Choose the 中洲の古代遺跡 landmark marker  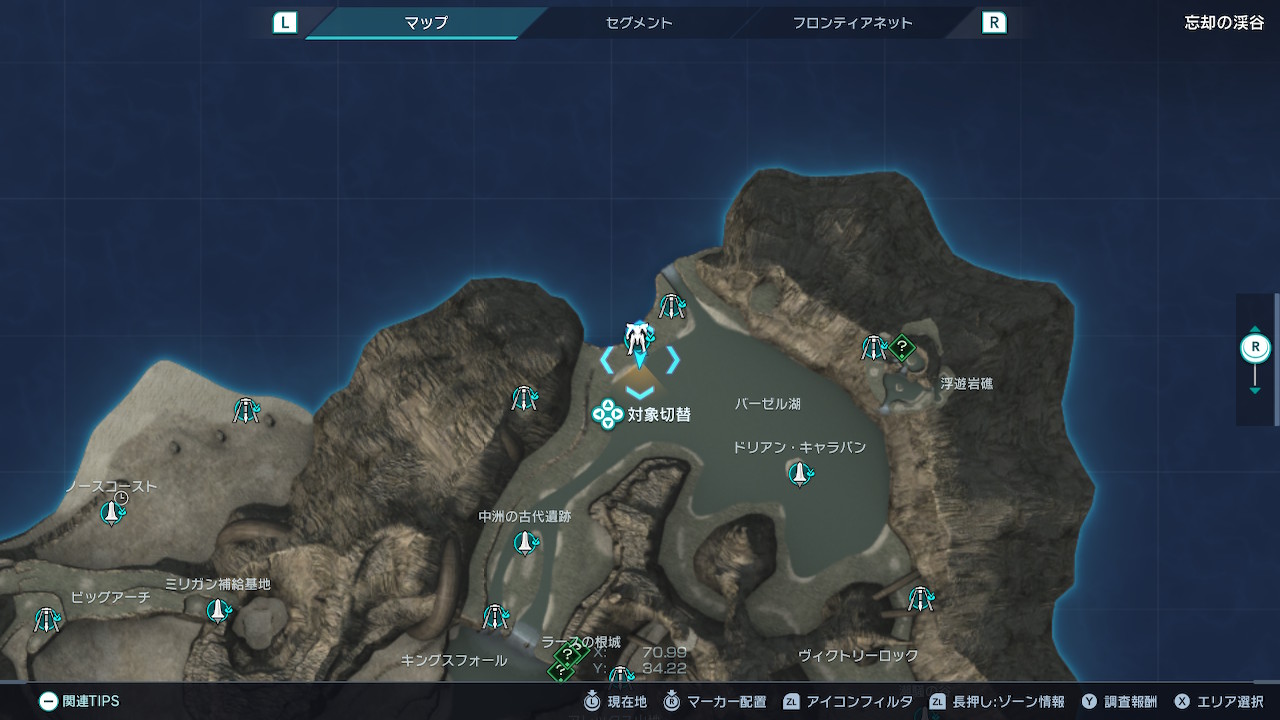tap(524, 543)
